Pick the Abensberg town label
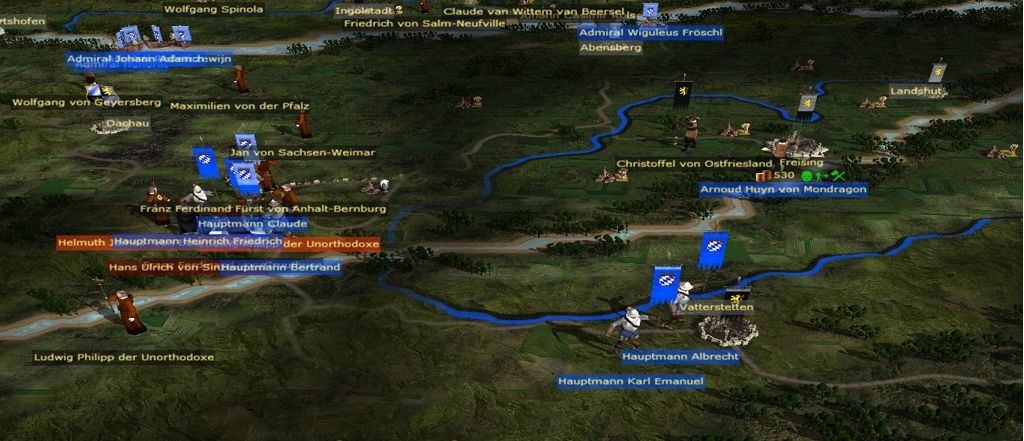This screenshot has height=441, width=1024. pos(610,47)
